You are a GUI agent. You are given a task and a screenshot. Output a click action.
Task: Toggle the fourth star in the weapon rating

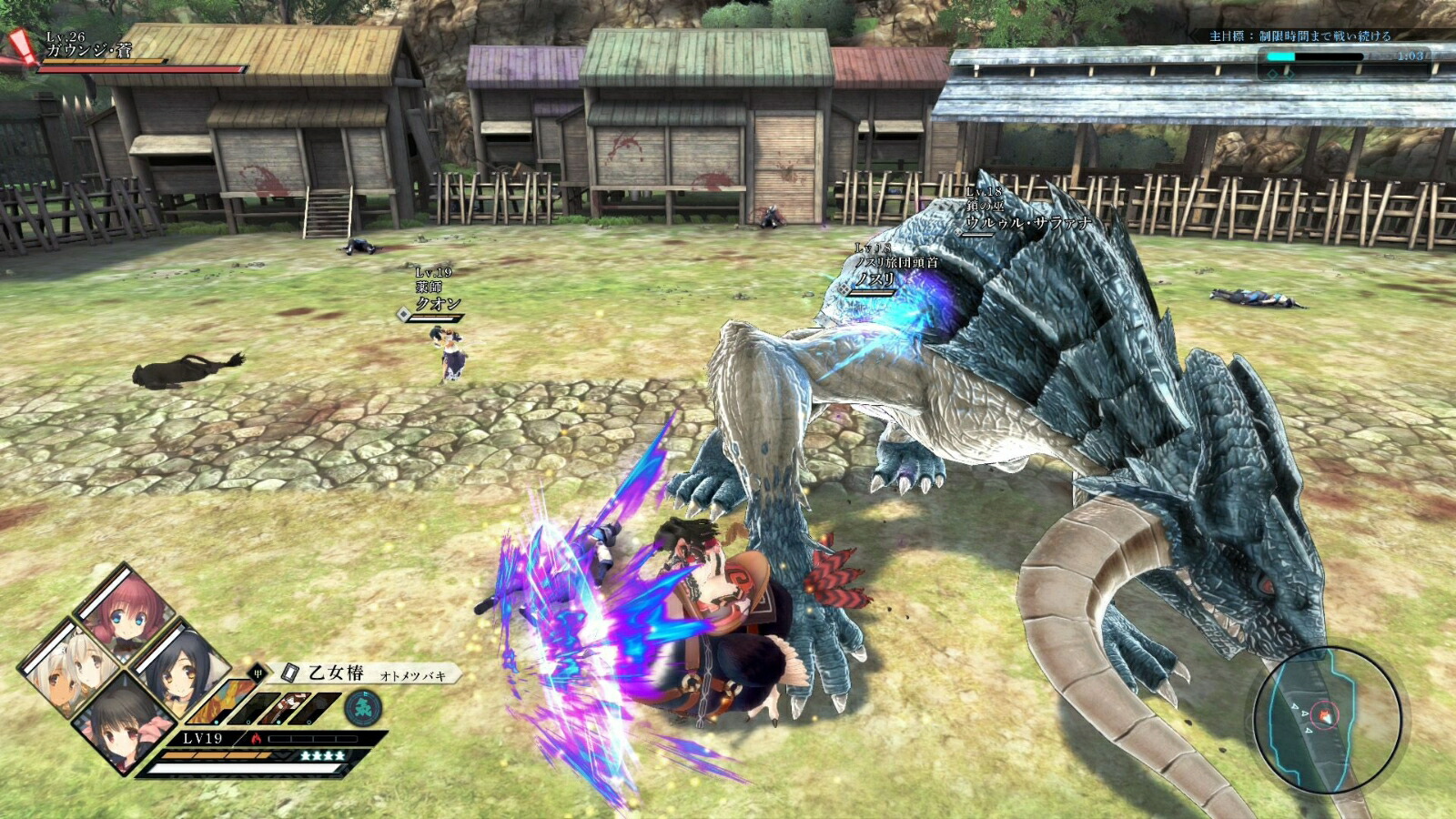point(338,756)
